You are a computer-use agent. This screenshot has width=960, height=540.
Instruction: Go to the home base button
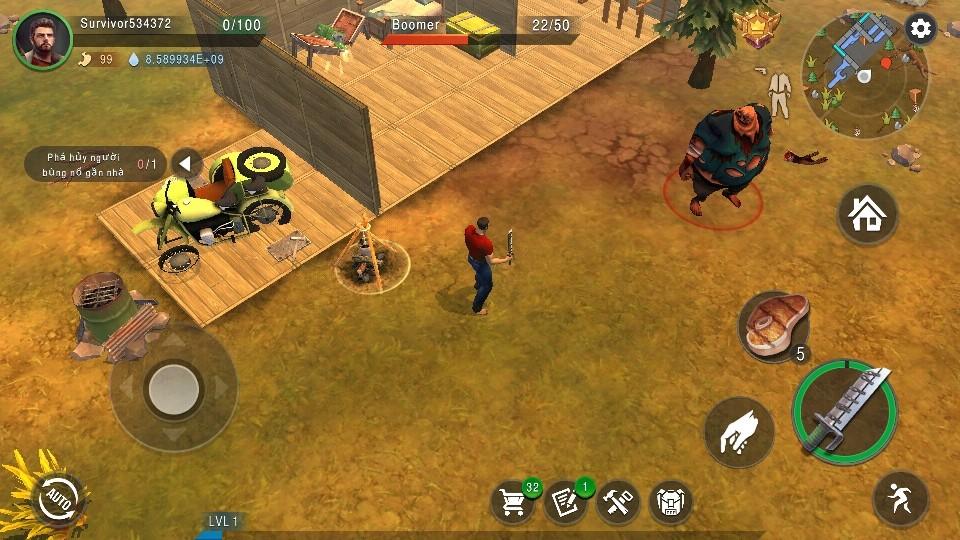click(x=867, y=214)
